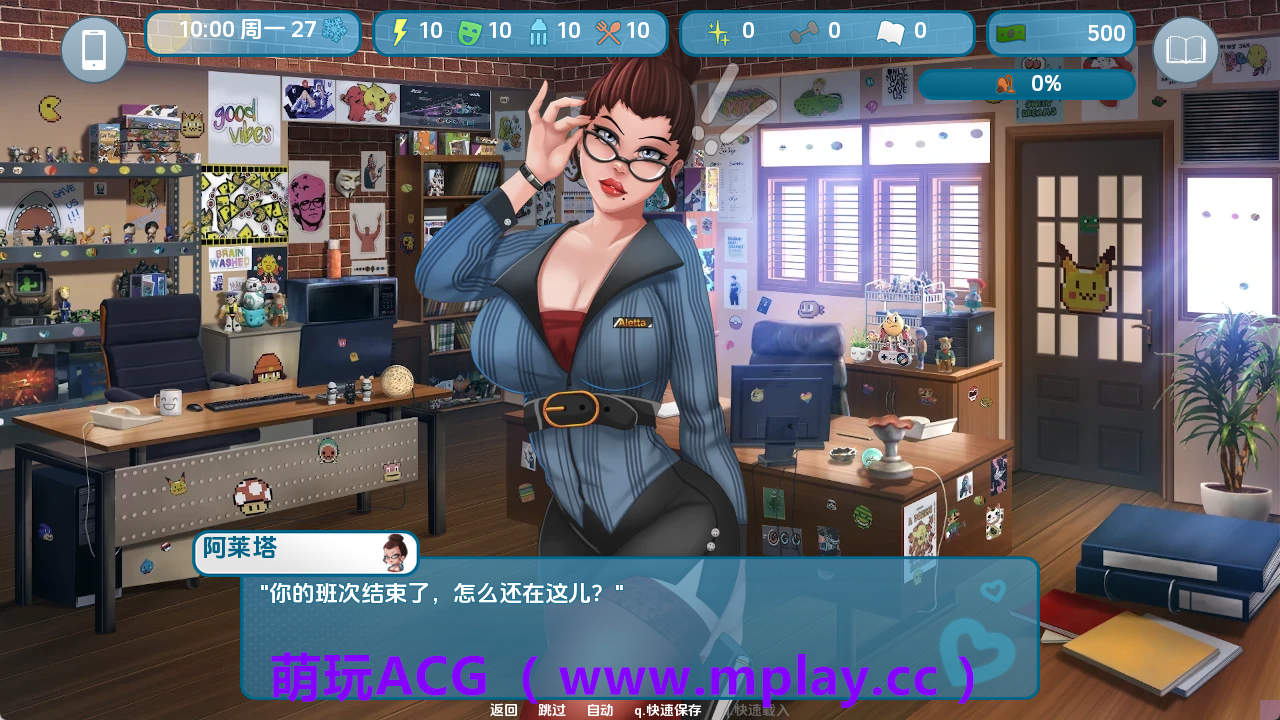
Task: Click the money counter showing 500
Action: pos(1060,31)
